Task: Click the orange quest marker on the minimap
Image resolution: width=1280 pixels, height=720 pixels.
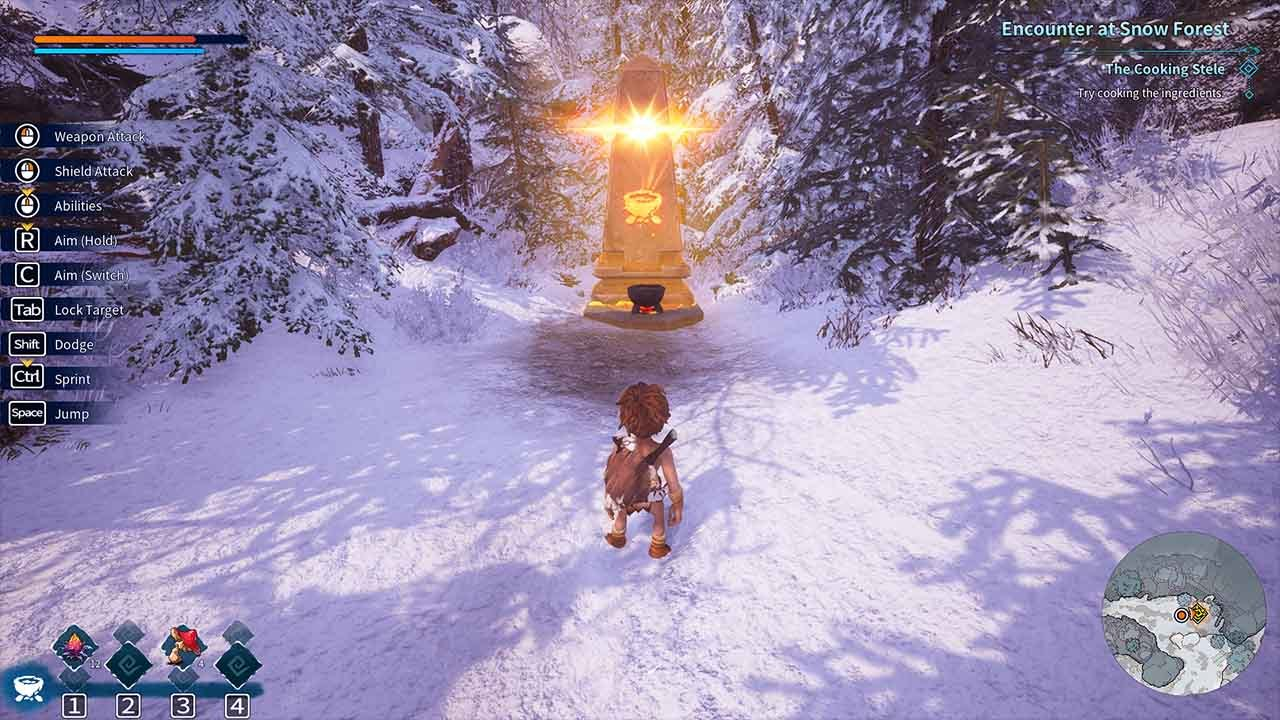Action: coord(1199,614)
